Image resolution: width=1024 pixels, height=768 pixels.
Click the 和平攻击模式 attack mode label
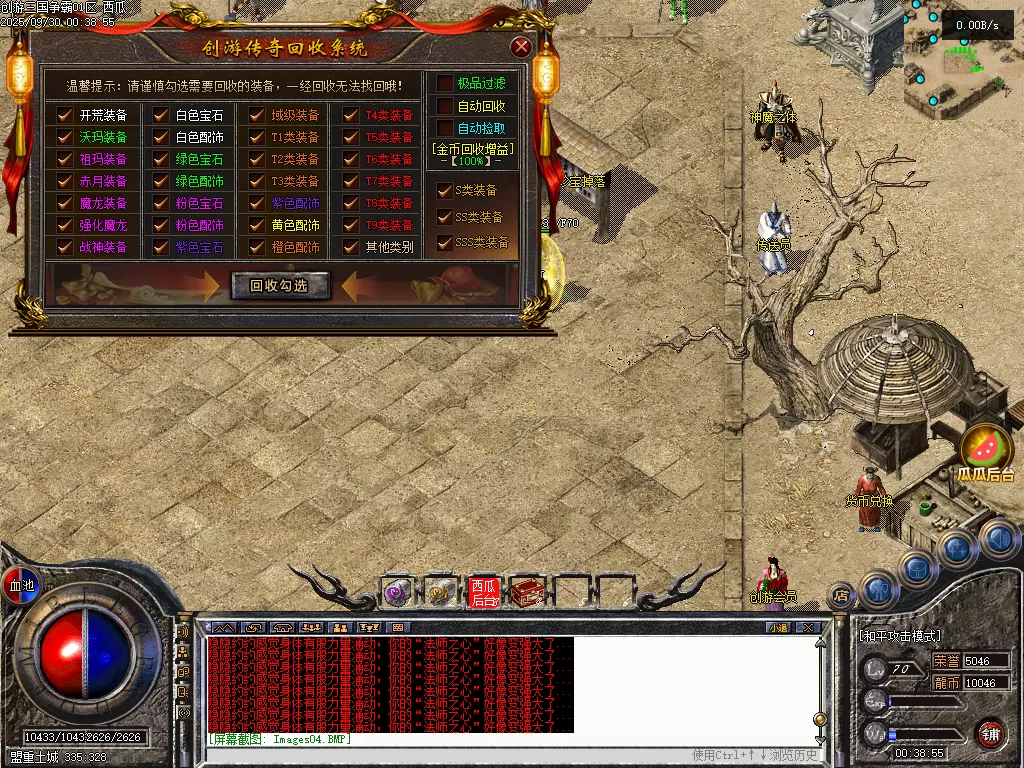tap(900, 636)
